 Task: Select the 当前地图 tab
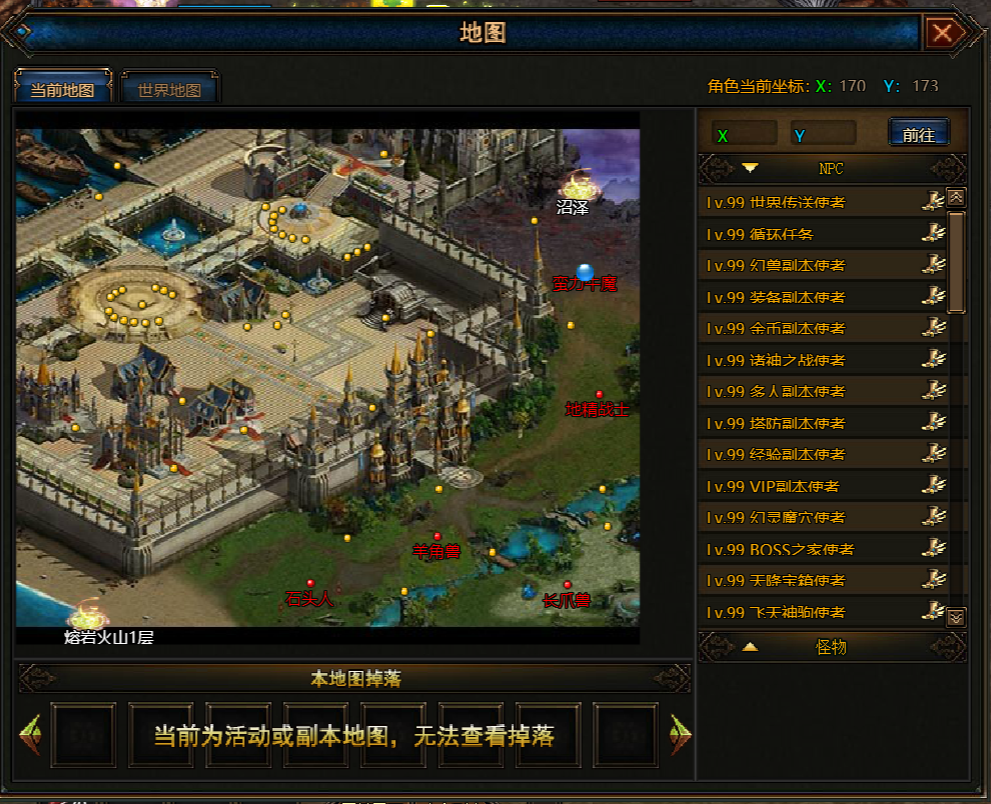(62, 90)
